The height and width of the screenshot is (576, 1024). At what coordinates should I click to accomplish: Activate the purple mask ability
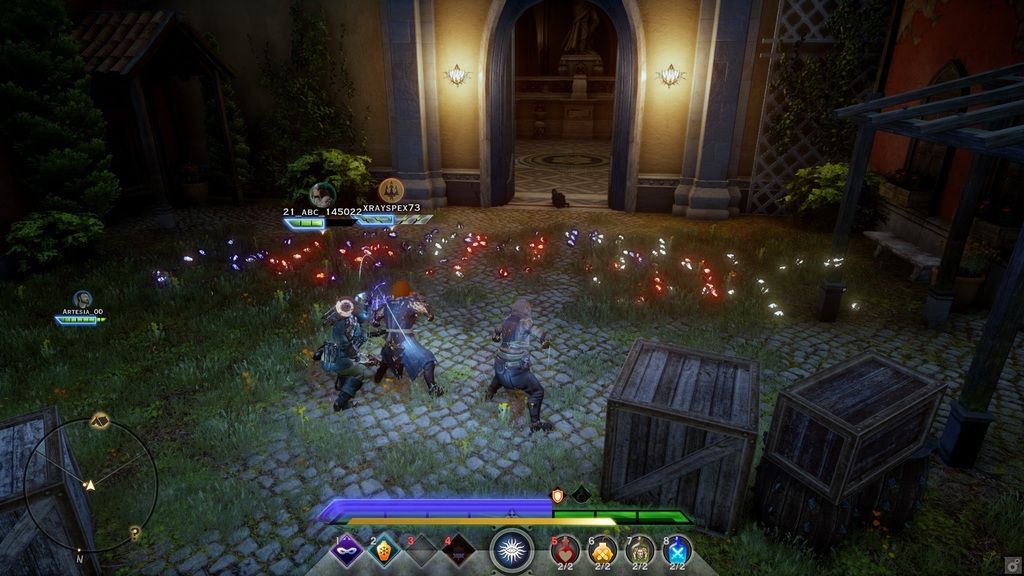346,550
